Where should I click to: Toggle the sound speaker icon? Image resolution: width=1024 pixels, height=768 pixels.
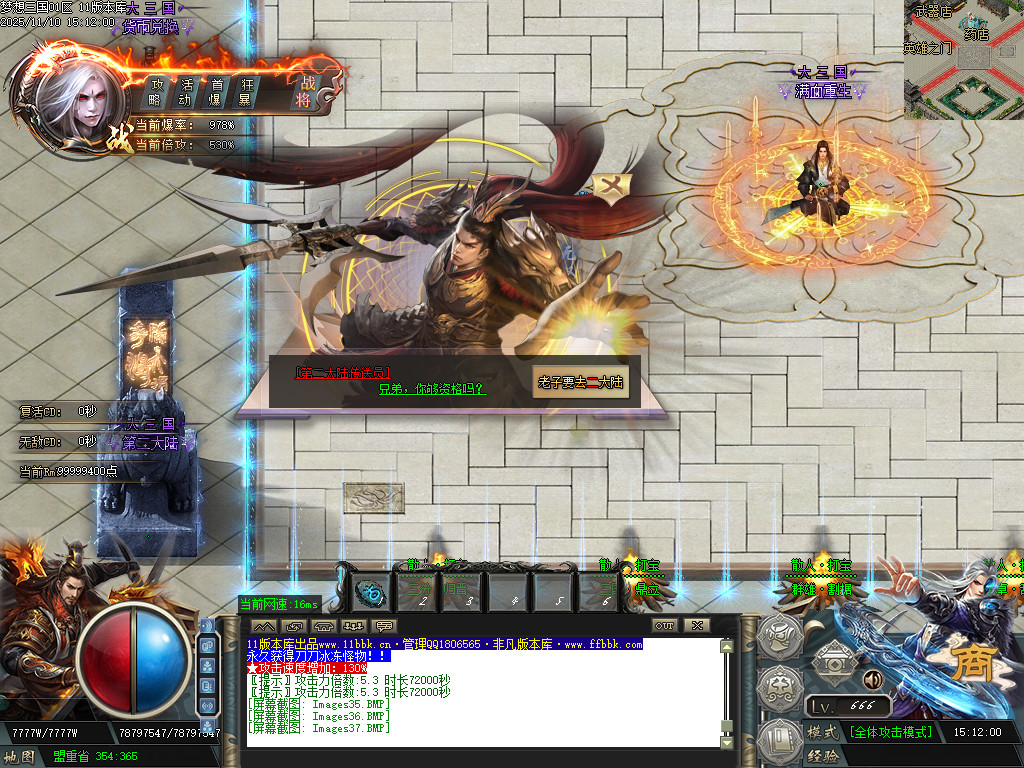tap(872, 680)
